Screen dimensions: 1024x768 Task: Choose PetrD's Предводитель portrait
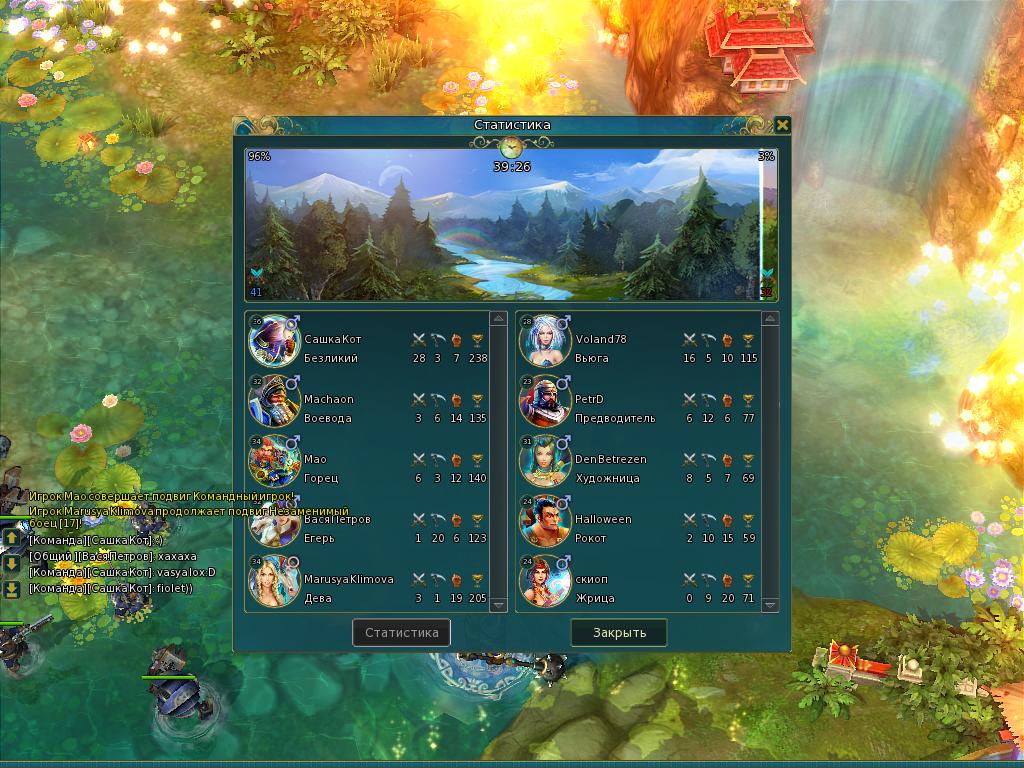click(544, 401)
